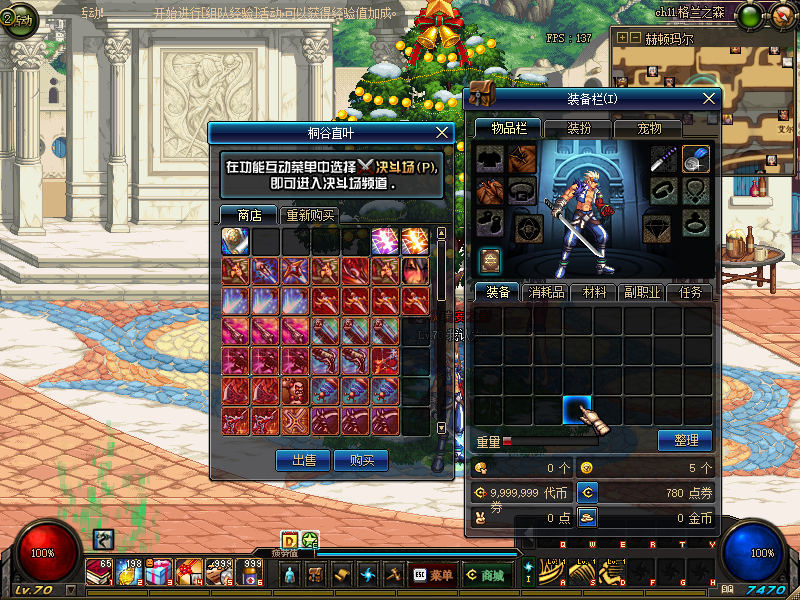
Task: Click the 购买 buy button
Action: click(x=362, y=460)
